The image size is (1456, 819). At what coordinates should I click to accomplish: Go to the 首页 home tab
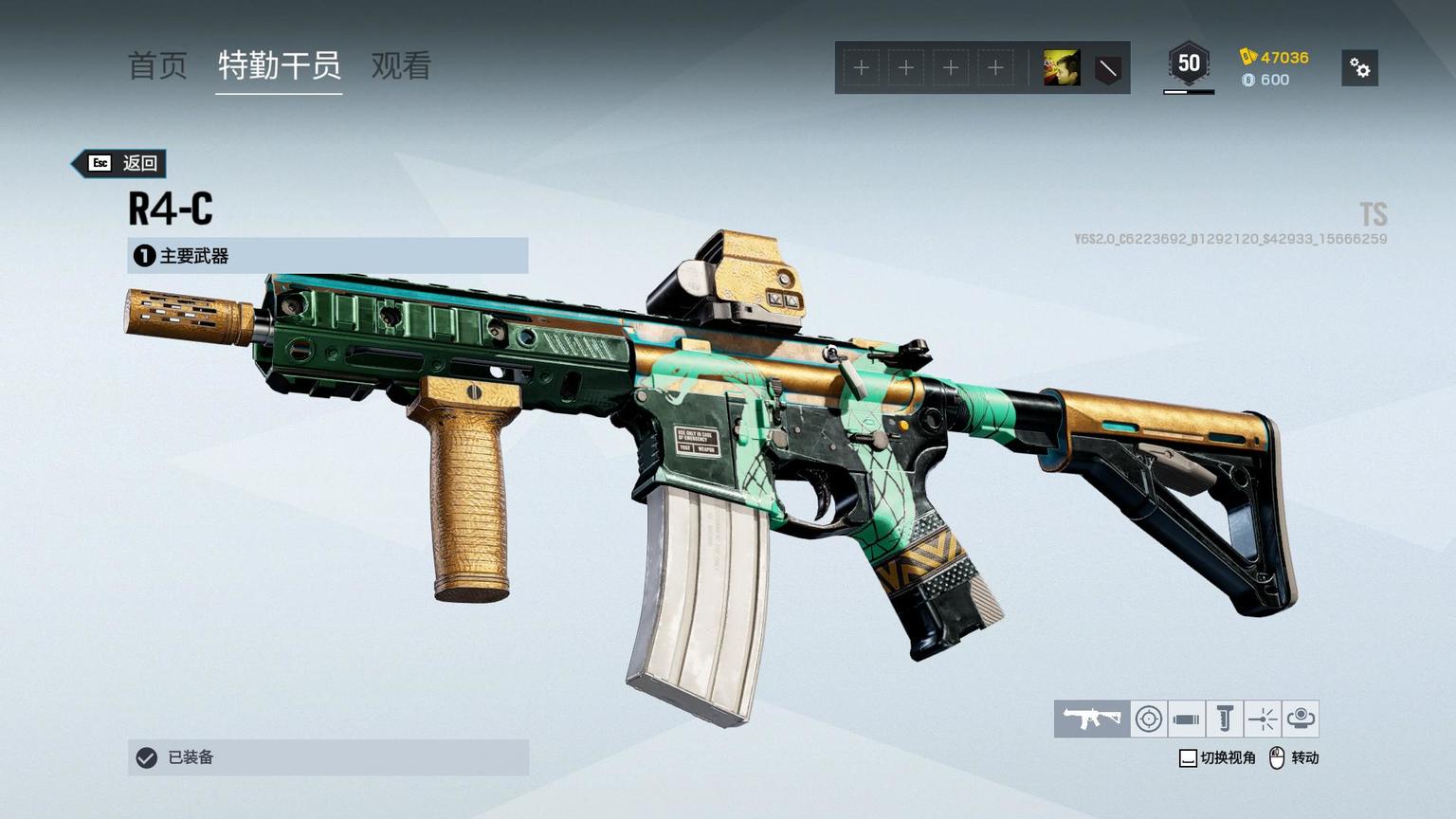tap(157, 65)
